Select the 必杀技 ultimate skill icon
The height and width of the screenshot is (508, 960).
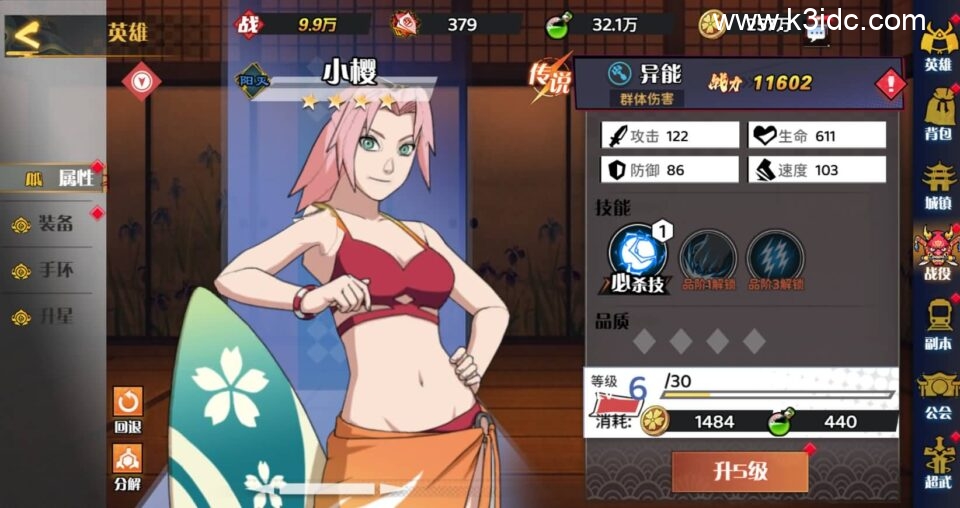tap(637, 254)
